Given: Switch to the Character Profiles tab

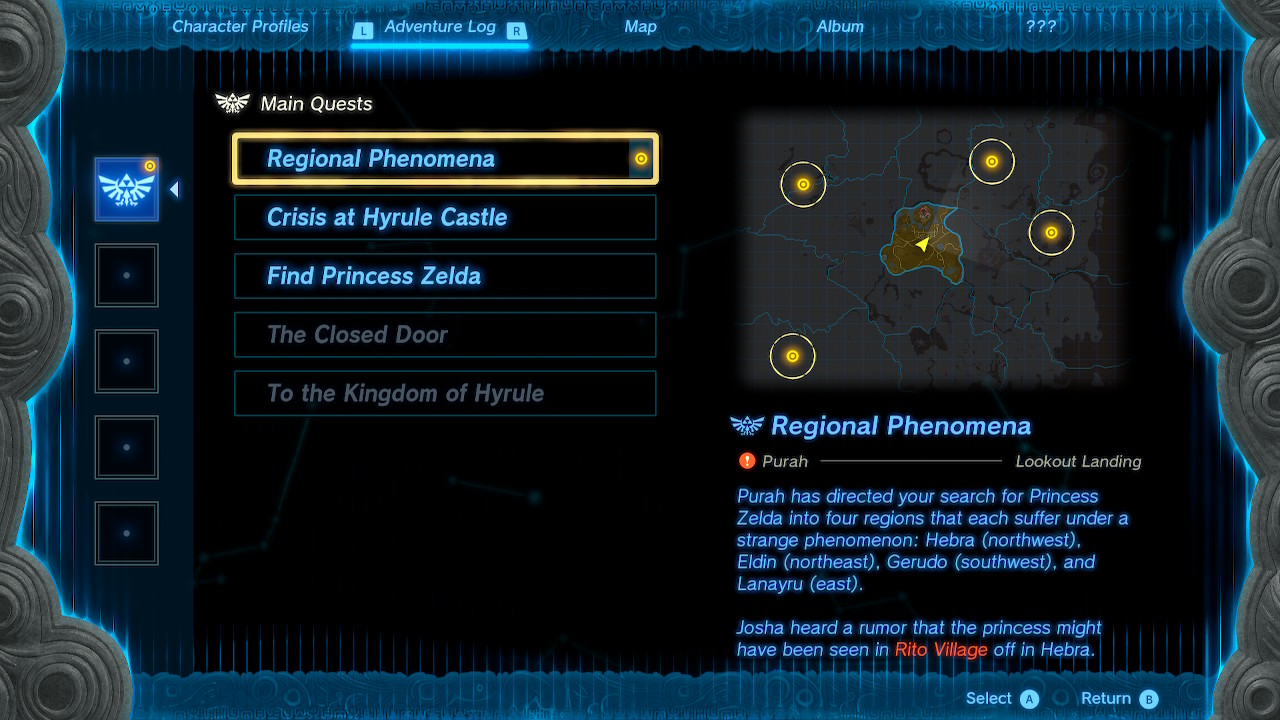Looking at the screenshot, I should tap(240, 27).
